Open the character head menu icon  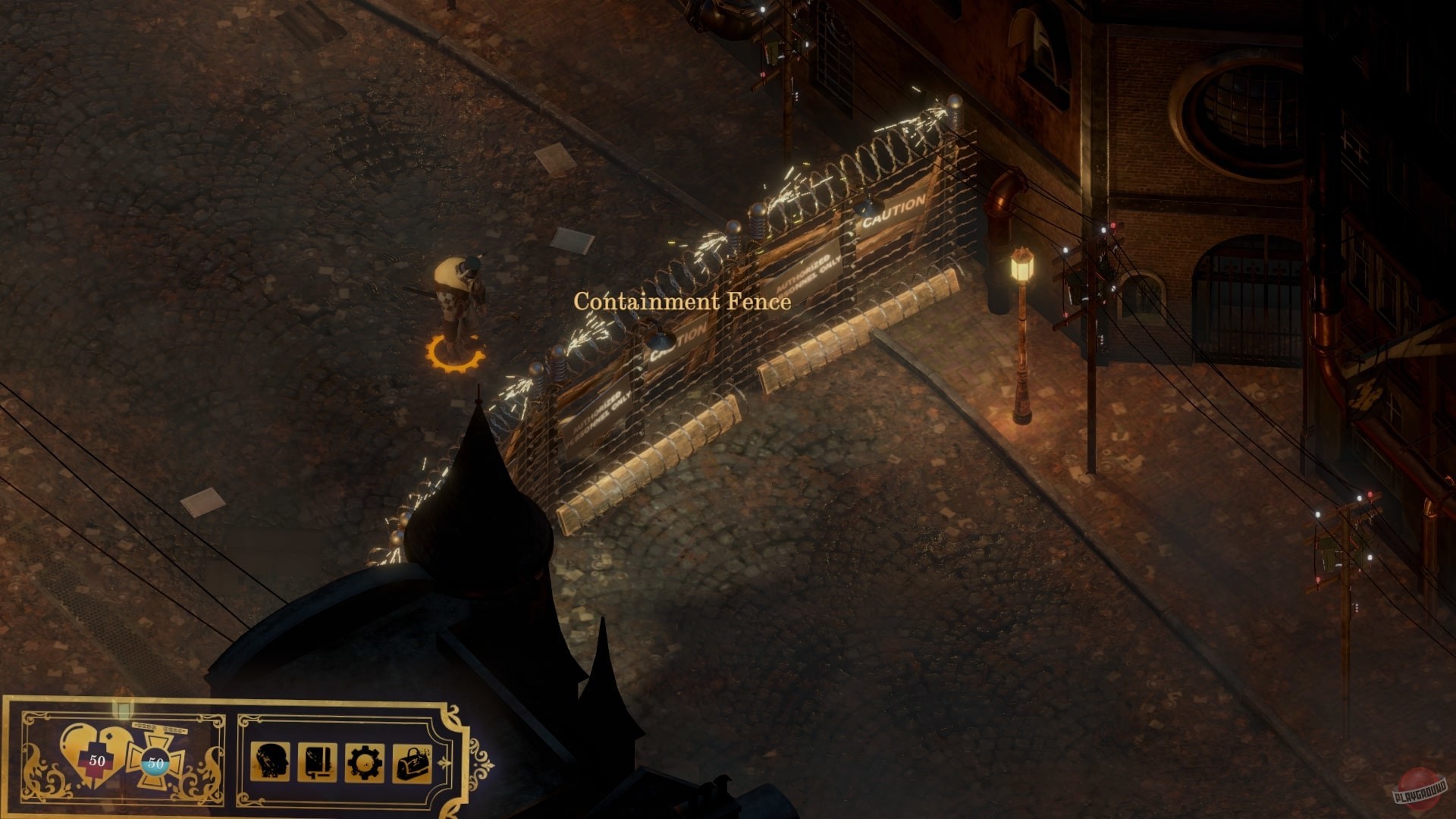click(268, 763)
